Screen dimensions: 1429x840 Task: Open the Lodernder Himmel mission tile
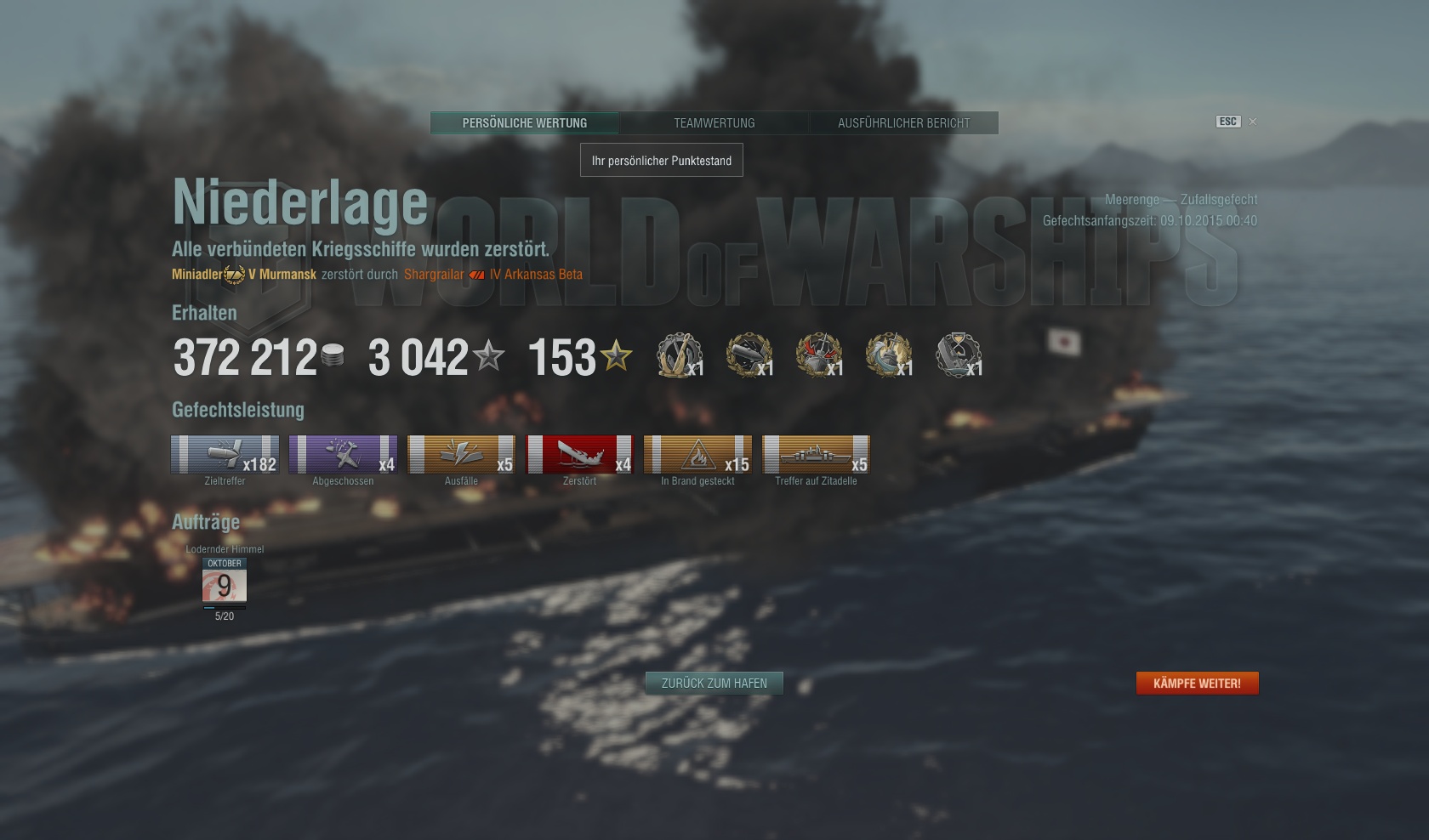(225, 584)
